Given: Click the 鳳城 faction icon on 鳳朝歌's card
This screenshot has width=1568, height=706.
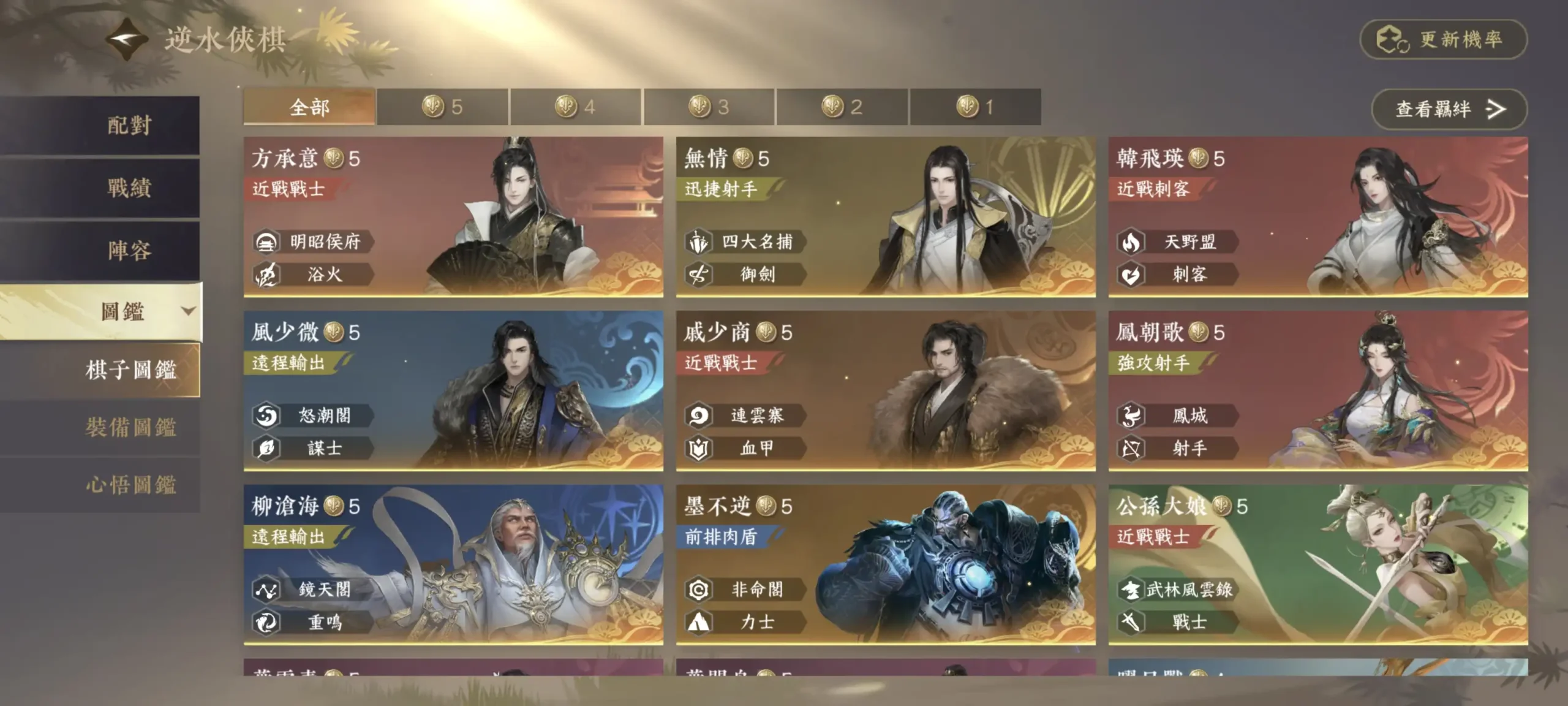Looking at the screenshot, I should click(x=1132, y=414).
